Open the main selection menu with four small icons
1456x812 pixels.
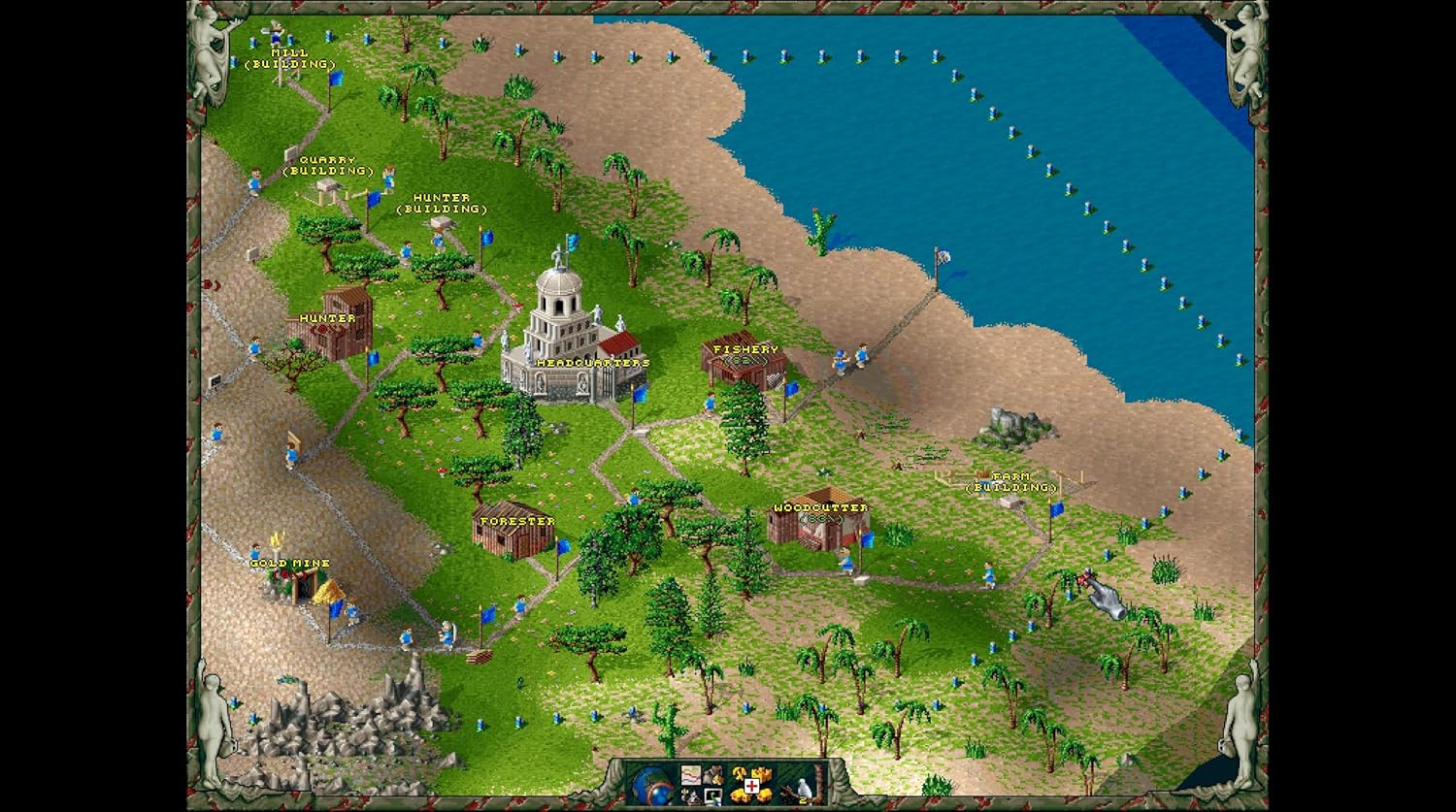tap(701, 785)
